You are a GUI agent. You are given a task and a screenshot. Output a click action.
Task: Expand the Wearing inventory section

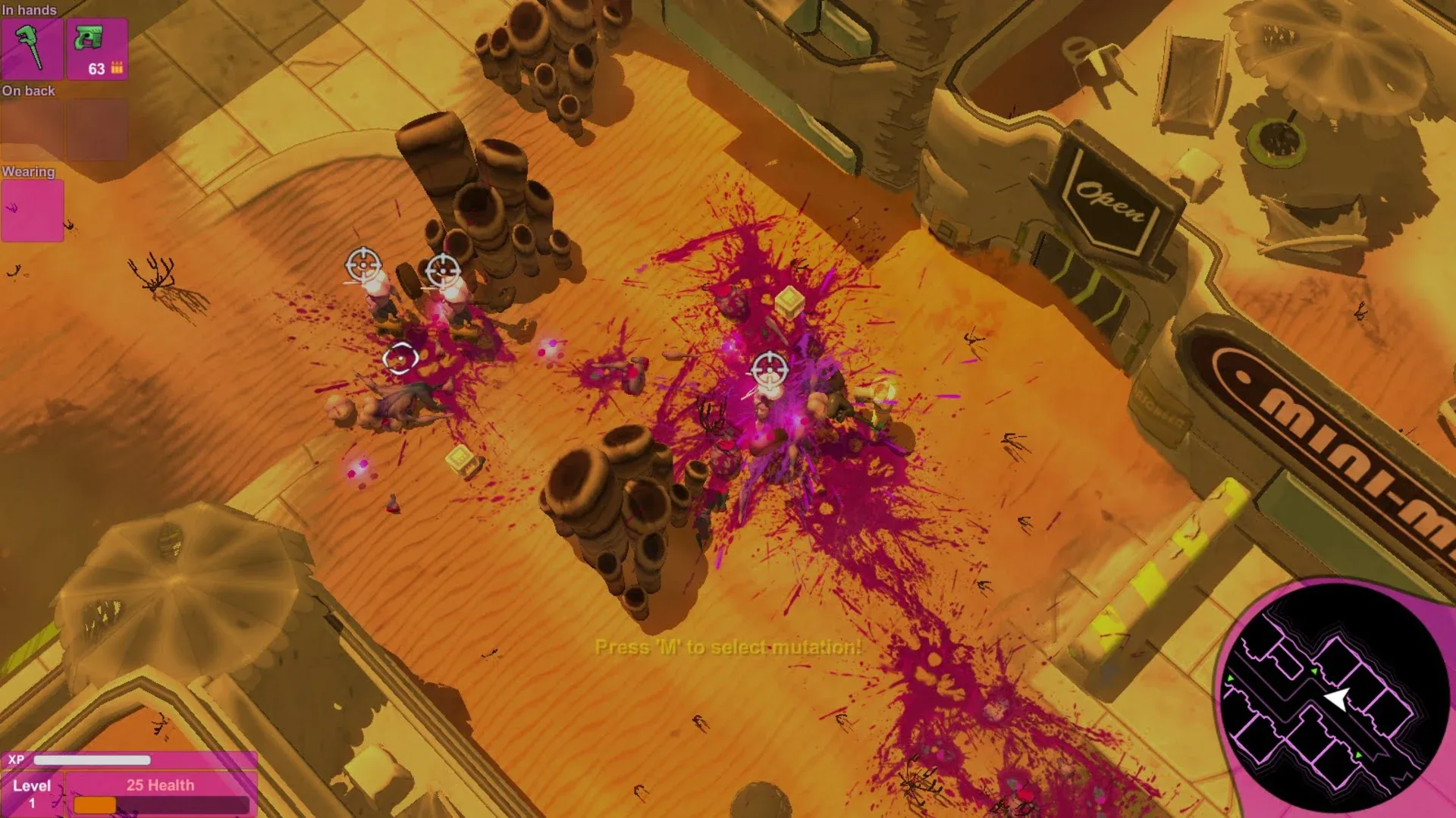pos(29,171)
